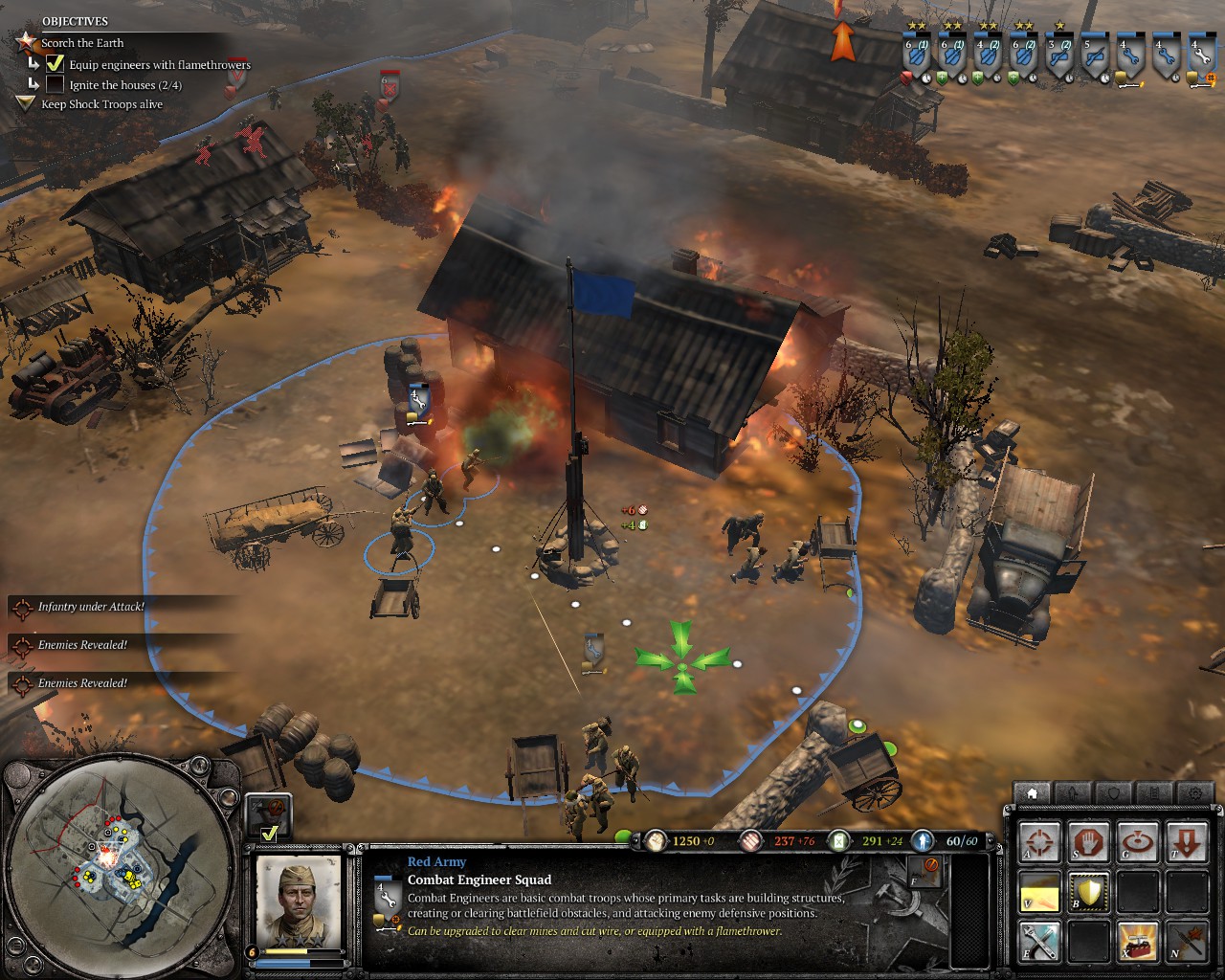Use the flamethrower attack ability
The width and height of the screenshot is (1225, 980).
[1039, 892]
